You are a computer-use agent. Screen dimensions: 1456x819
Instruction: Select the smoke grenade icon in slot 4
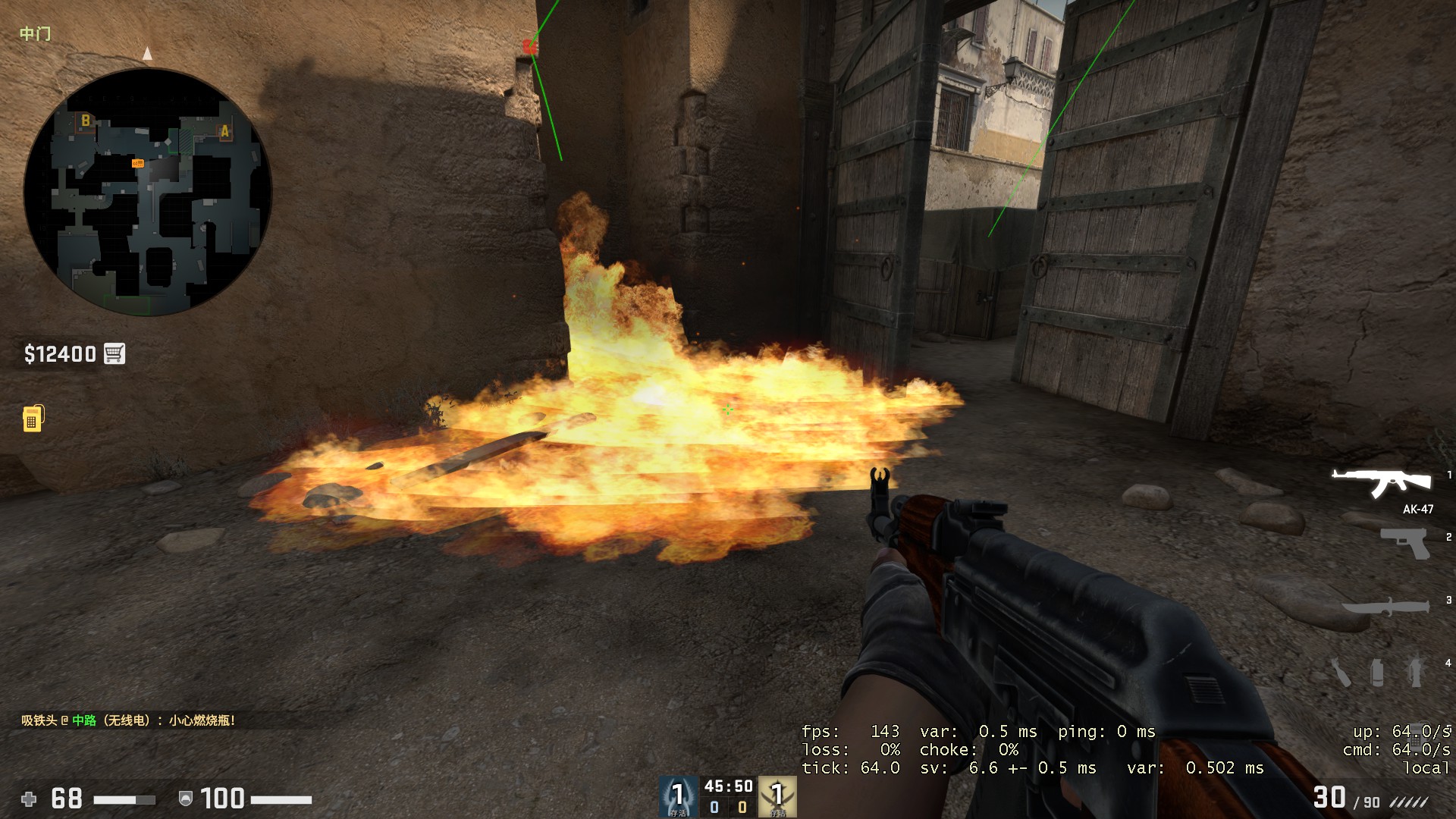click(x=1377, y=673)
